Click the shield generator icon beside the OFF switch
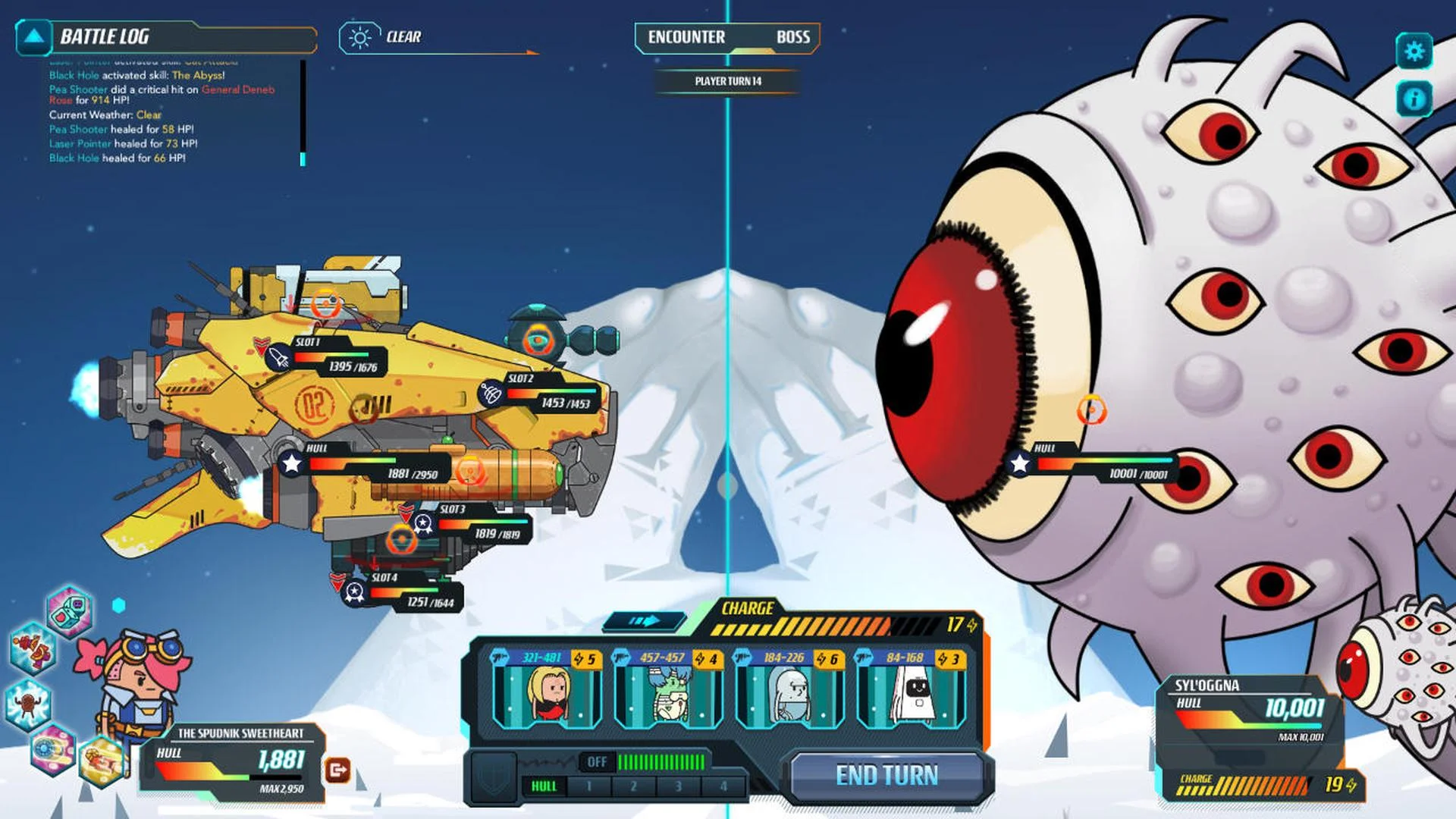 [x=494, y=777]
